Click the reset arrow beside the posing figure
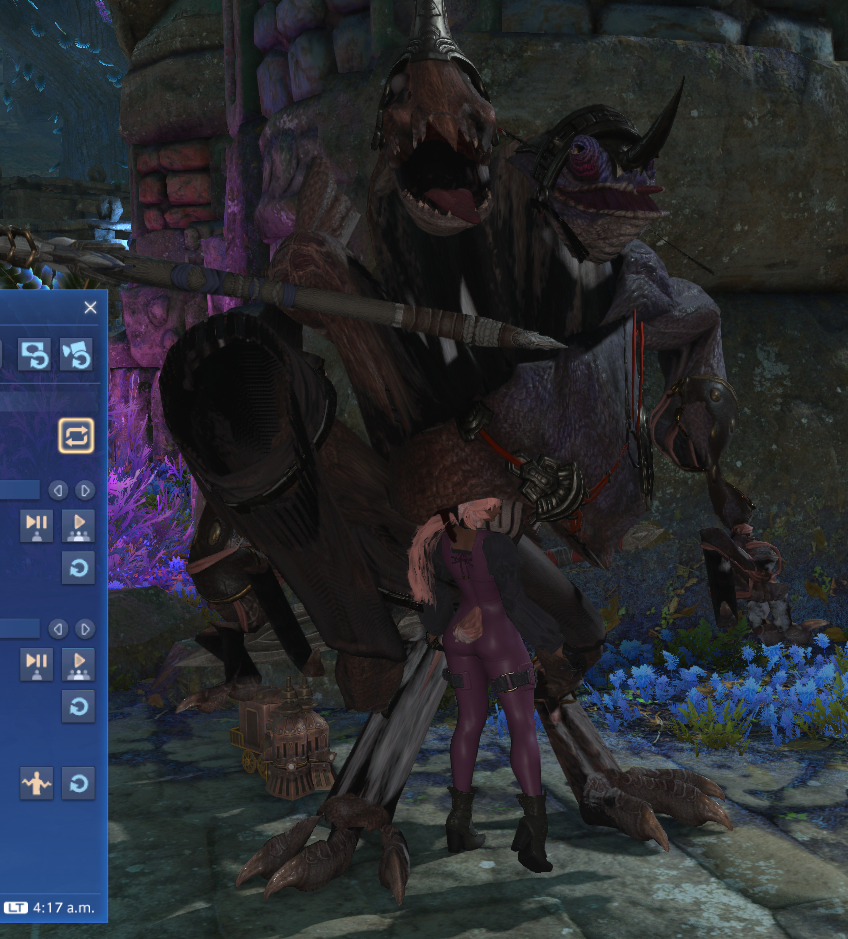Image resolution: width=848 pixels, height=939 pixels. [78, 783]
